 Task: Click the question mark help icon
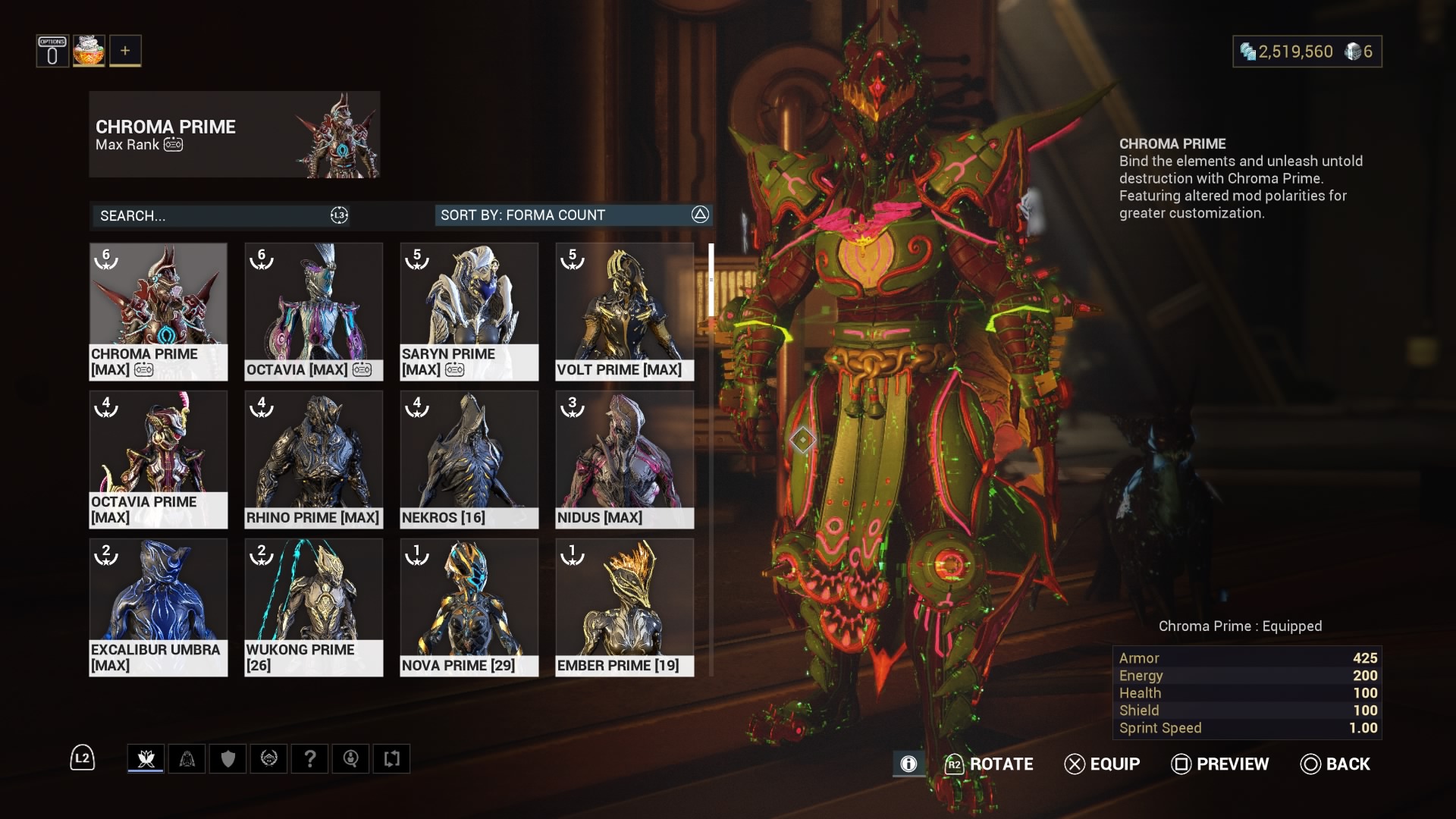coord(310,758)
